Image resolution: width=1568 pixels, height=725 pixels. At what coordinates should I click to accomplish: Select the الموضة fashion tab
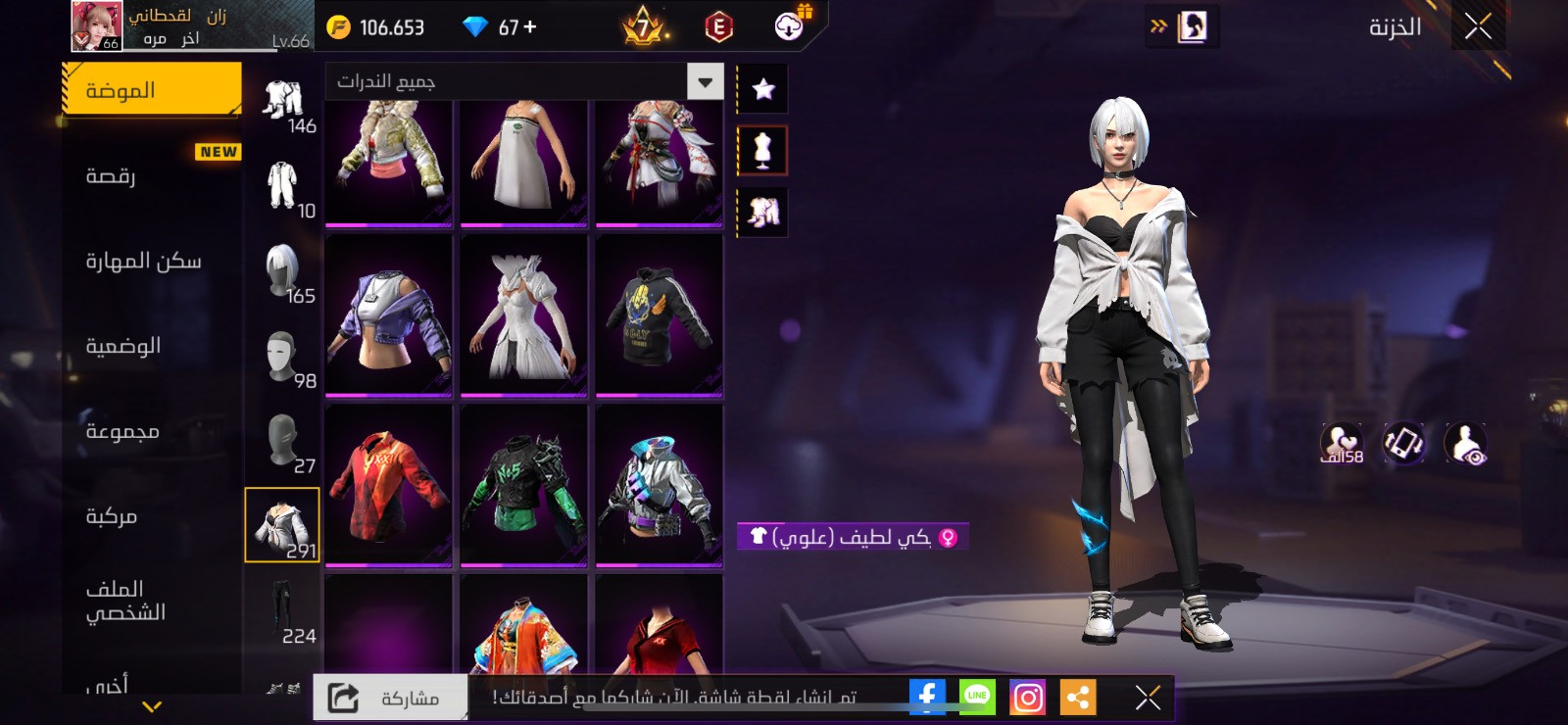point(152,90)
